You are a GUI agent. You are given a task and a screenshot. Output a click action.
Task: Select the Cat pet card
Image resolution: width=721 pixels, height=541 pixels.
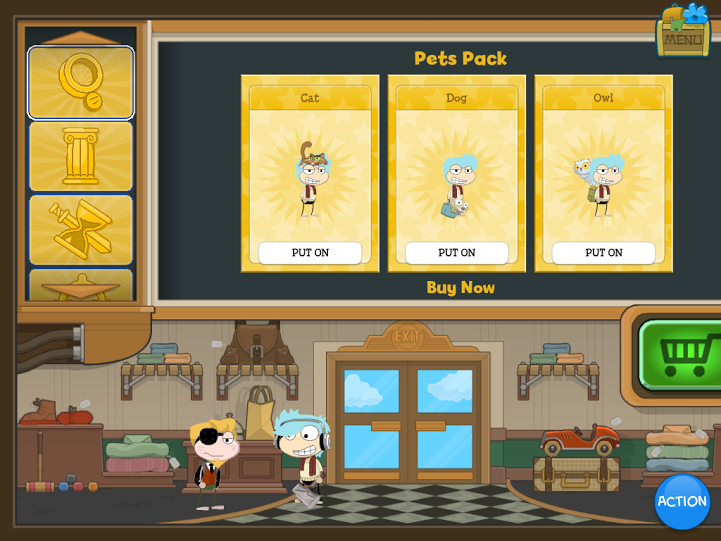pyautogui.click(x=310, y=170)
